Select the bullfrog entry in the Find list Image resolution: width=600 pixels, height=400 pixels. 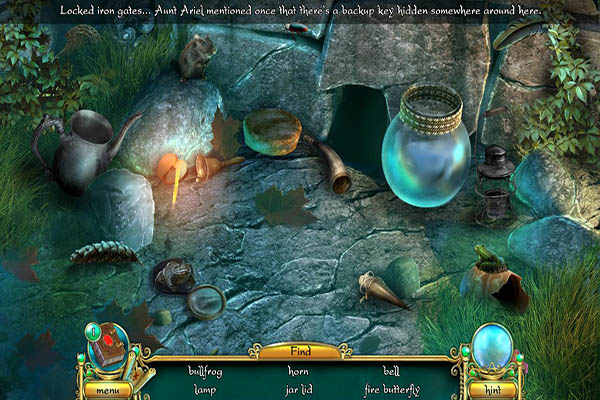[206, 371]
